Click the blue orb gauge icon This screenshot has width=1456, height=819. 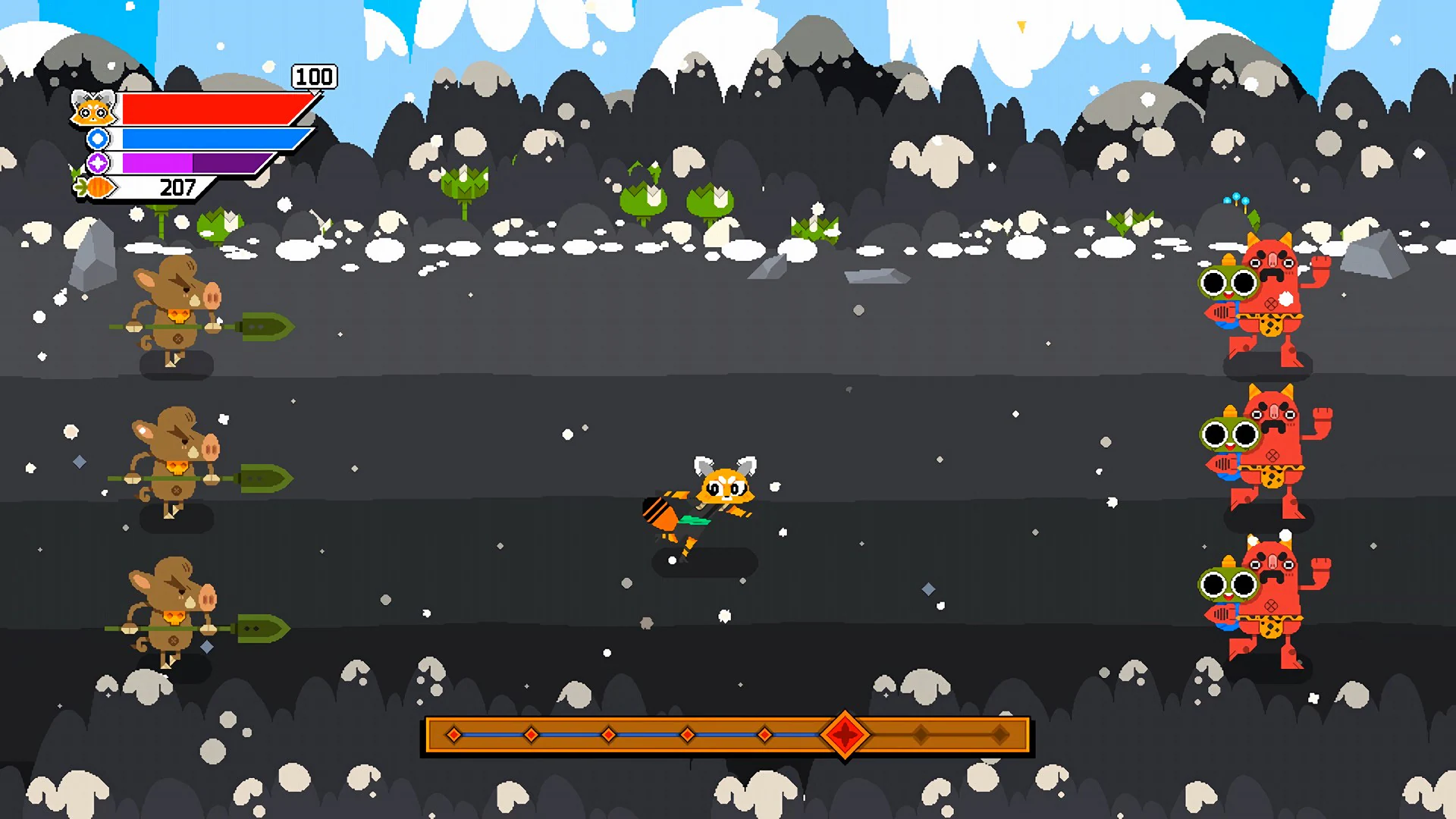97,139
